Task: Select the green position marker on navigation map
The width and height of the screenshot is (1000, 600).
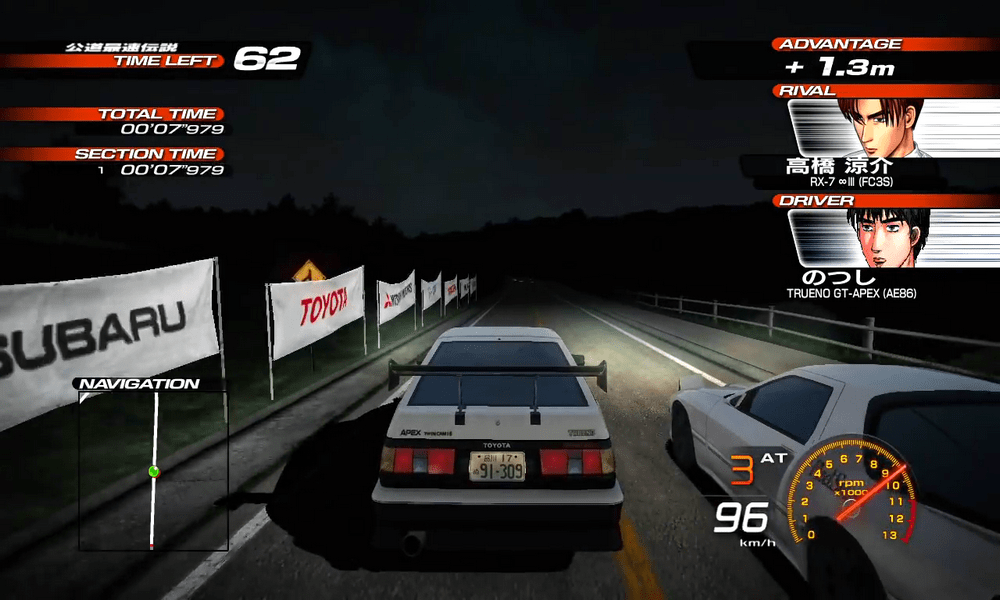Action: [154, 470]
